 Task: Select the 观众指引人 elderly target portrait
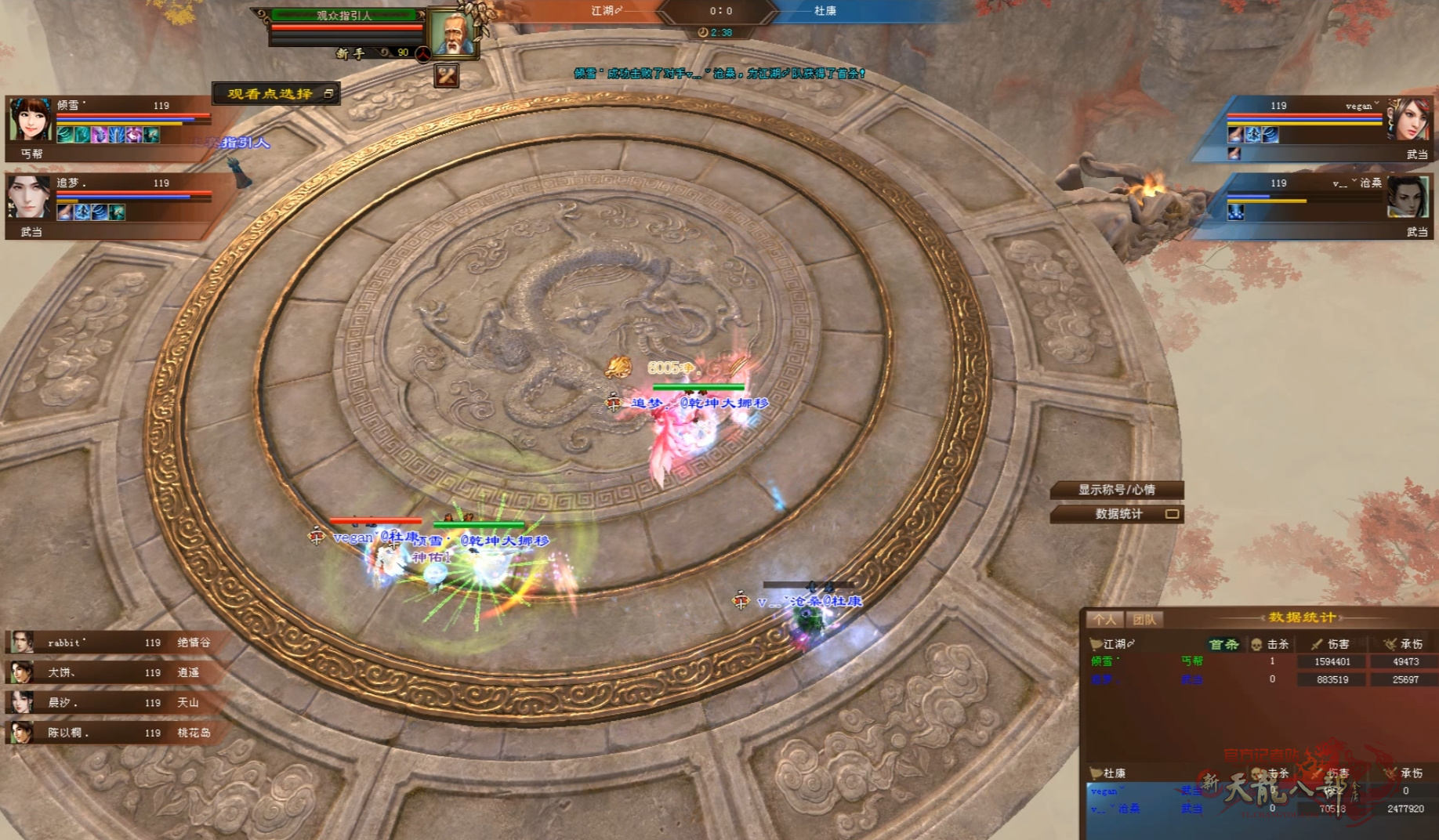(453, 34)
